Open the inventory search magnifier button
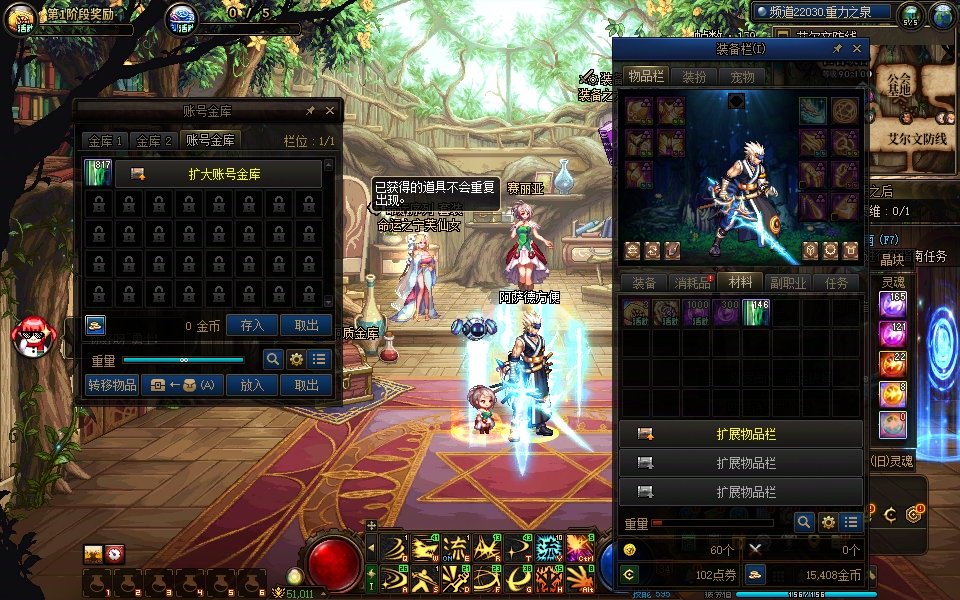This screenshot has width=960, height=600. [x=804, y=522]
